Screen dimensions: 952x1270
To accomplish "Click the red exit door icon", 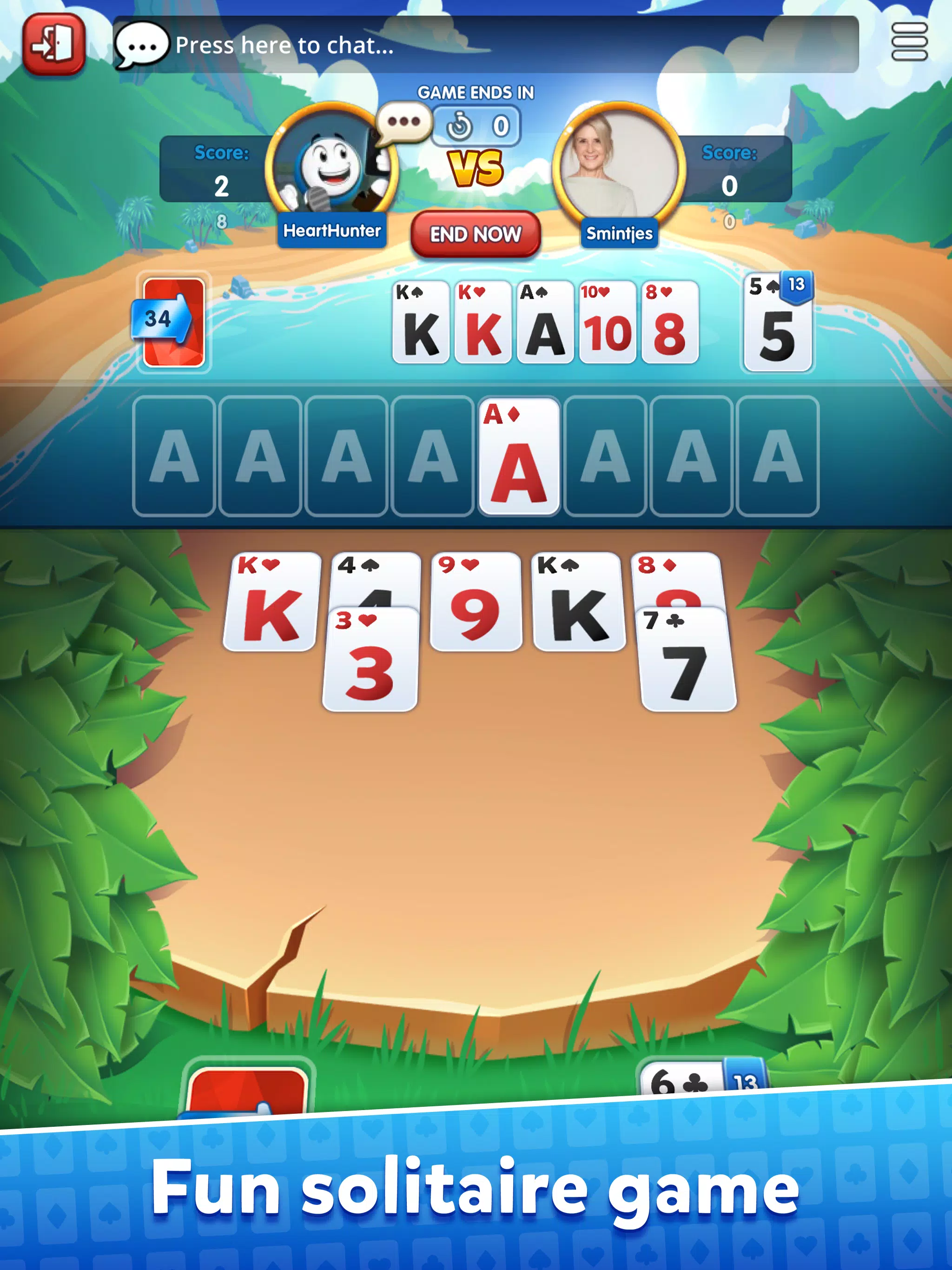I will [x=53, y=44].
